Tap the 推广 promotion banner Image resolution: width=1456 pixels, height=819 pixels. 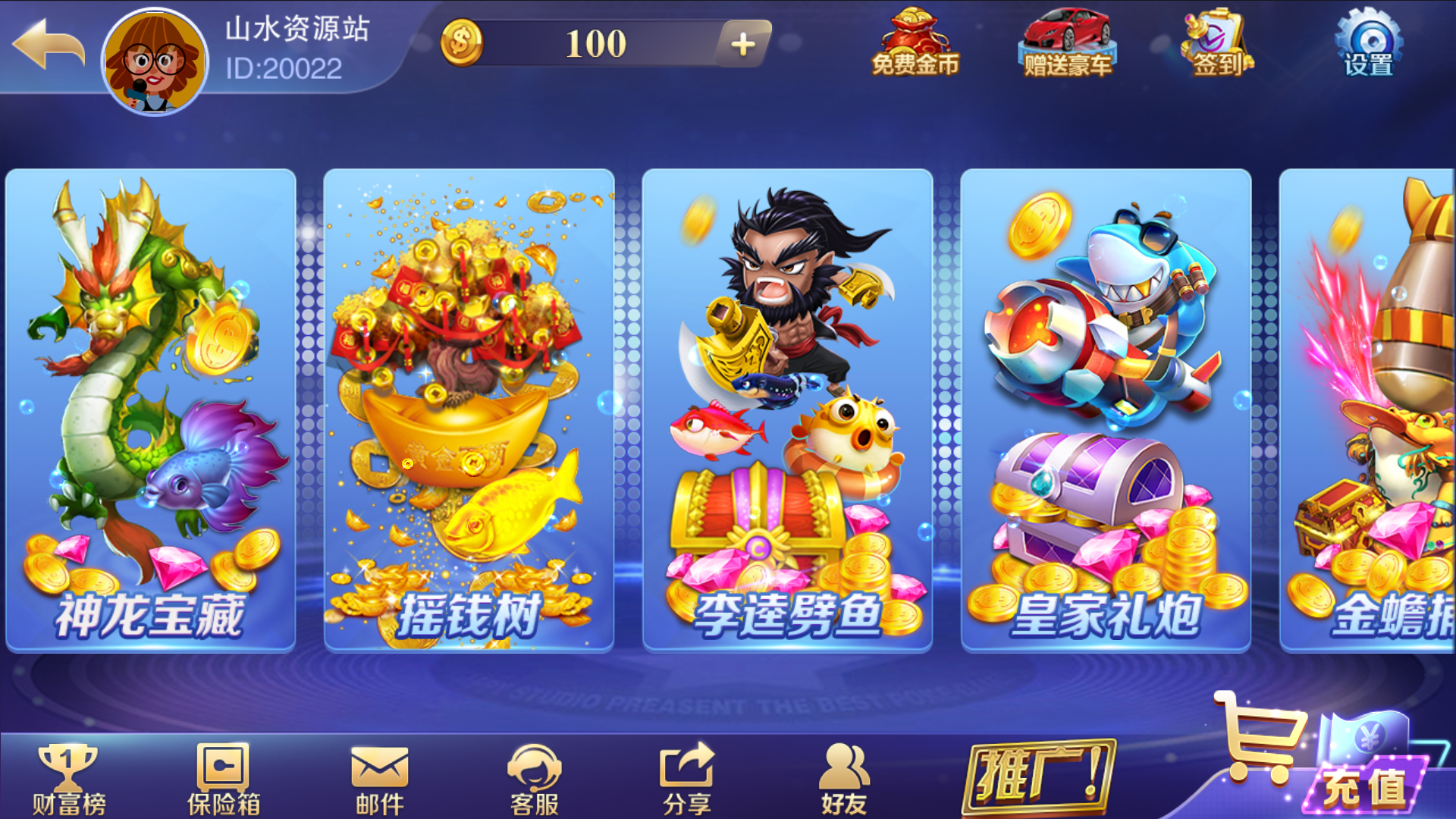pyautogui.click(x=1039, y=773)
